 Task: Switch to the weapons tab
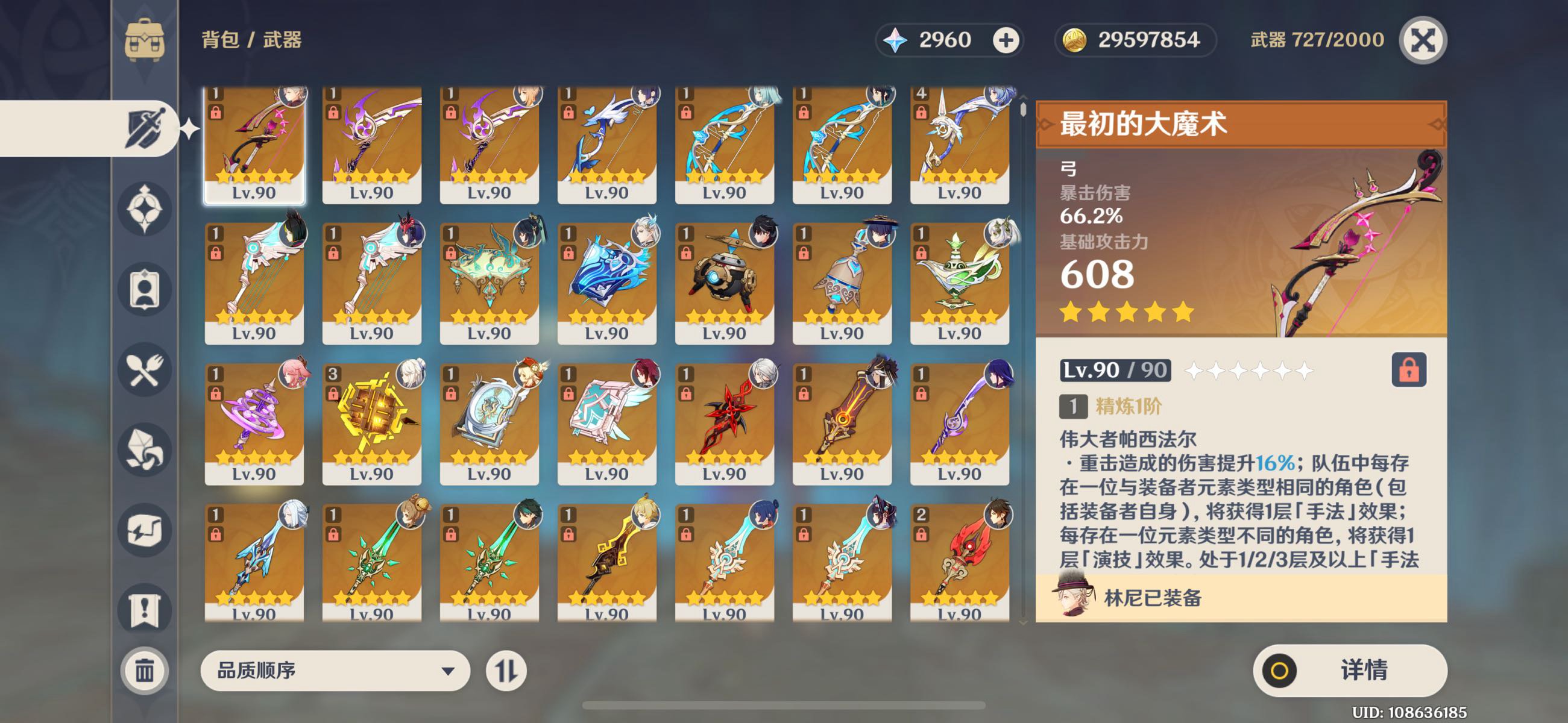[144, 128]
